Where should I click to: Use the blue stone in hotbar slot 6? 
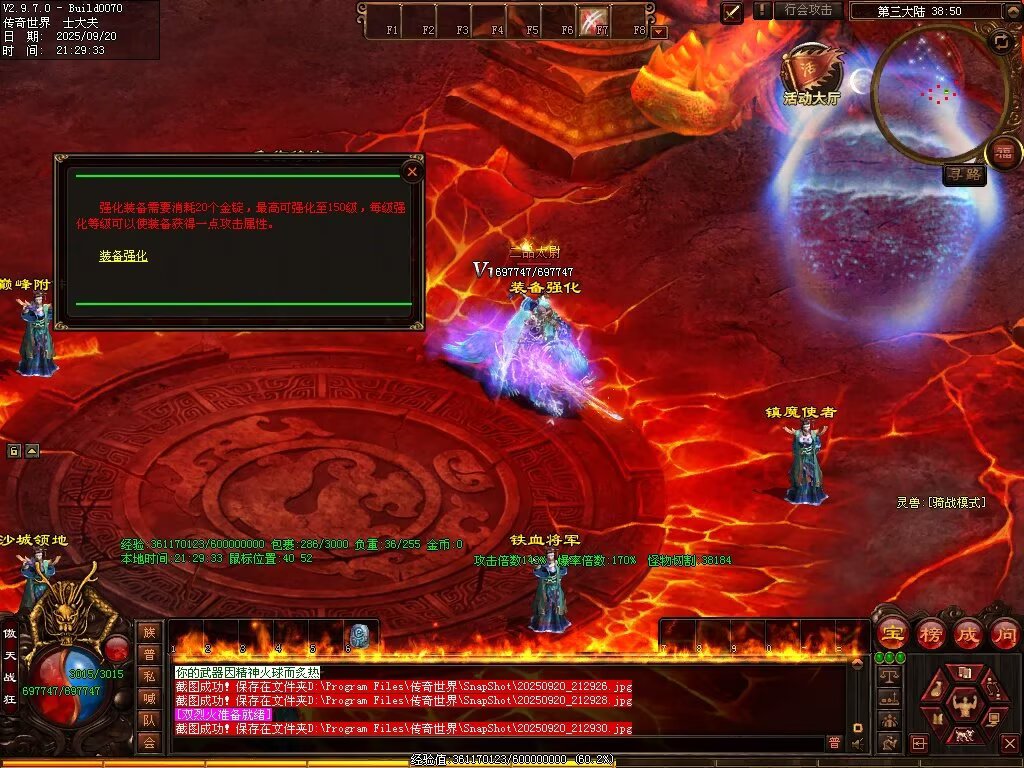358,636
